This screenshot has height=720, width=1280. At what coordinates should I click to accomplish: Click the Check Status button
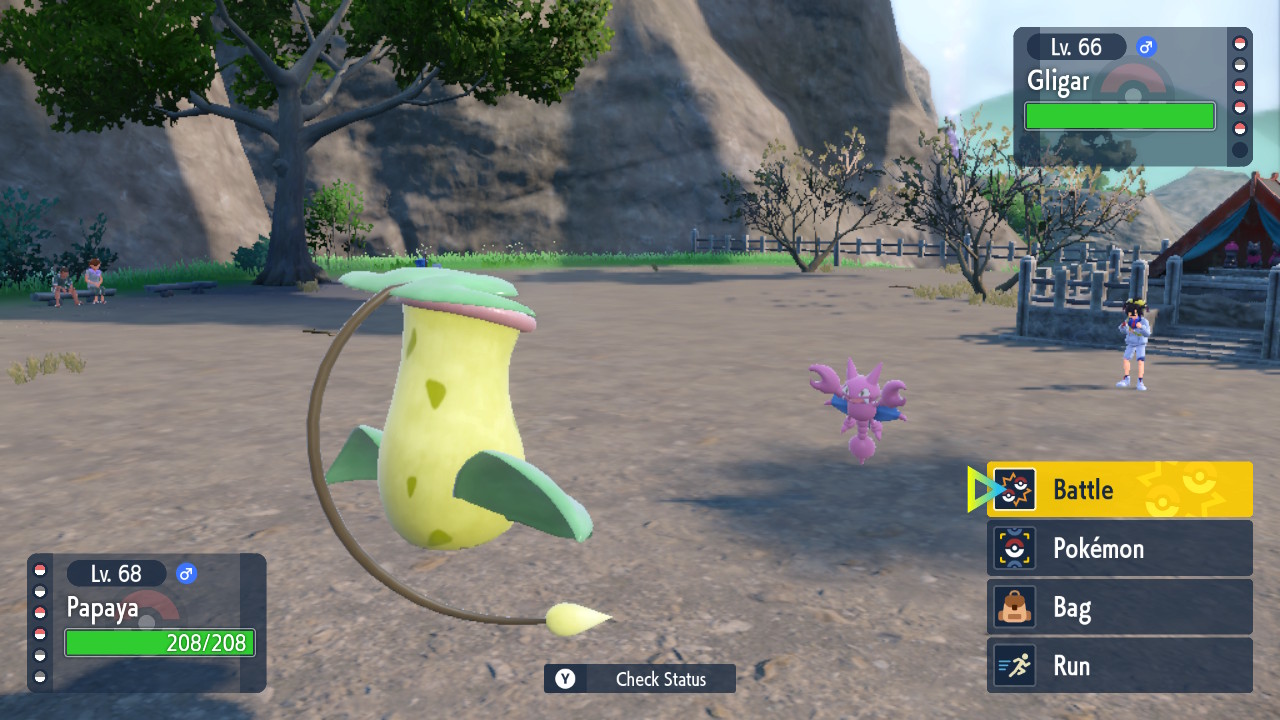pos(640,679)
